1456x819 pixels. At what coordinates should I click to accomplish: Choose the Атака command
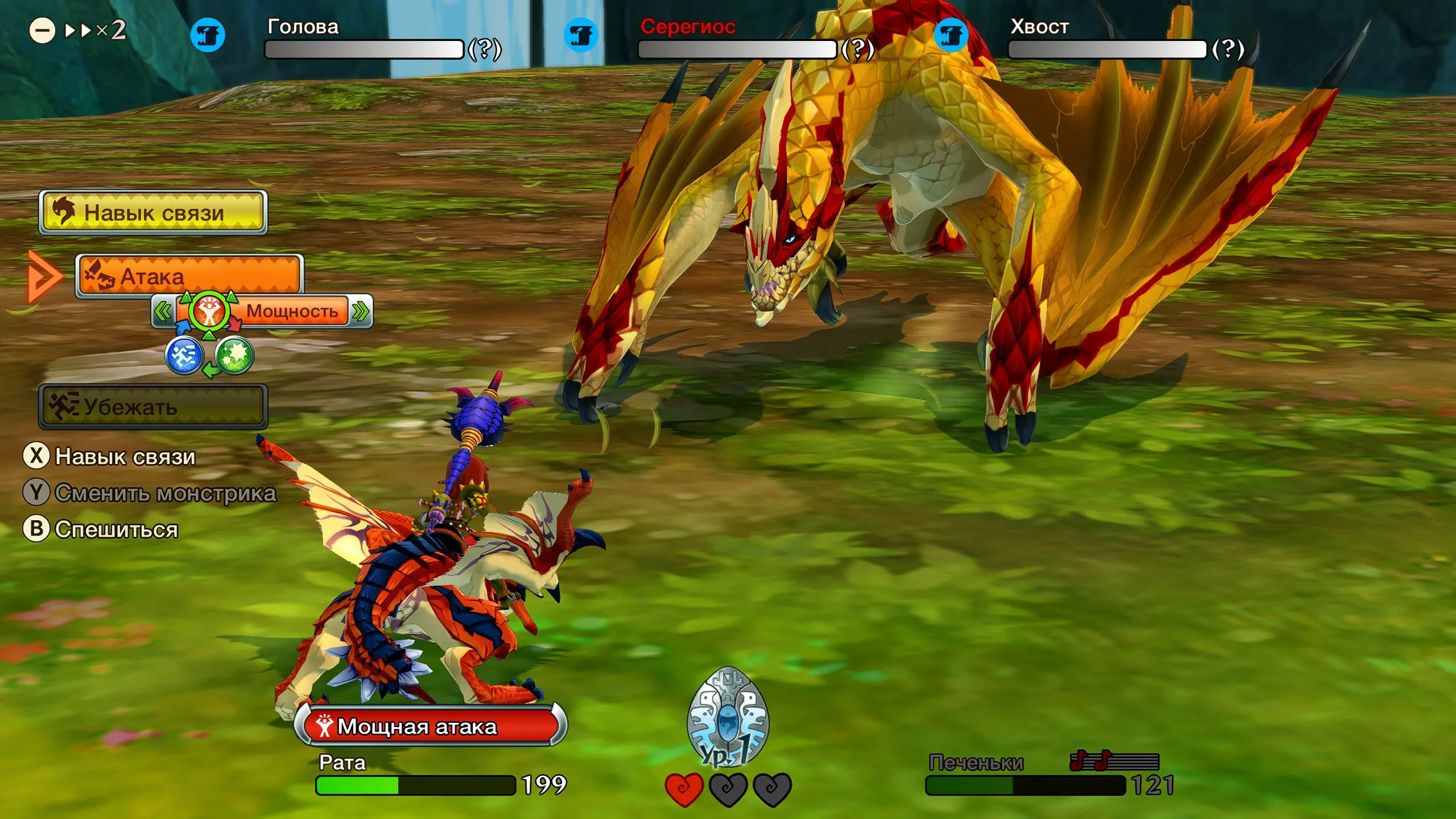point(189,276)
